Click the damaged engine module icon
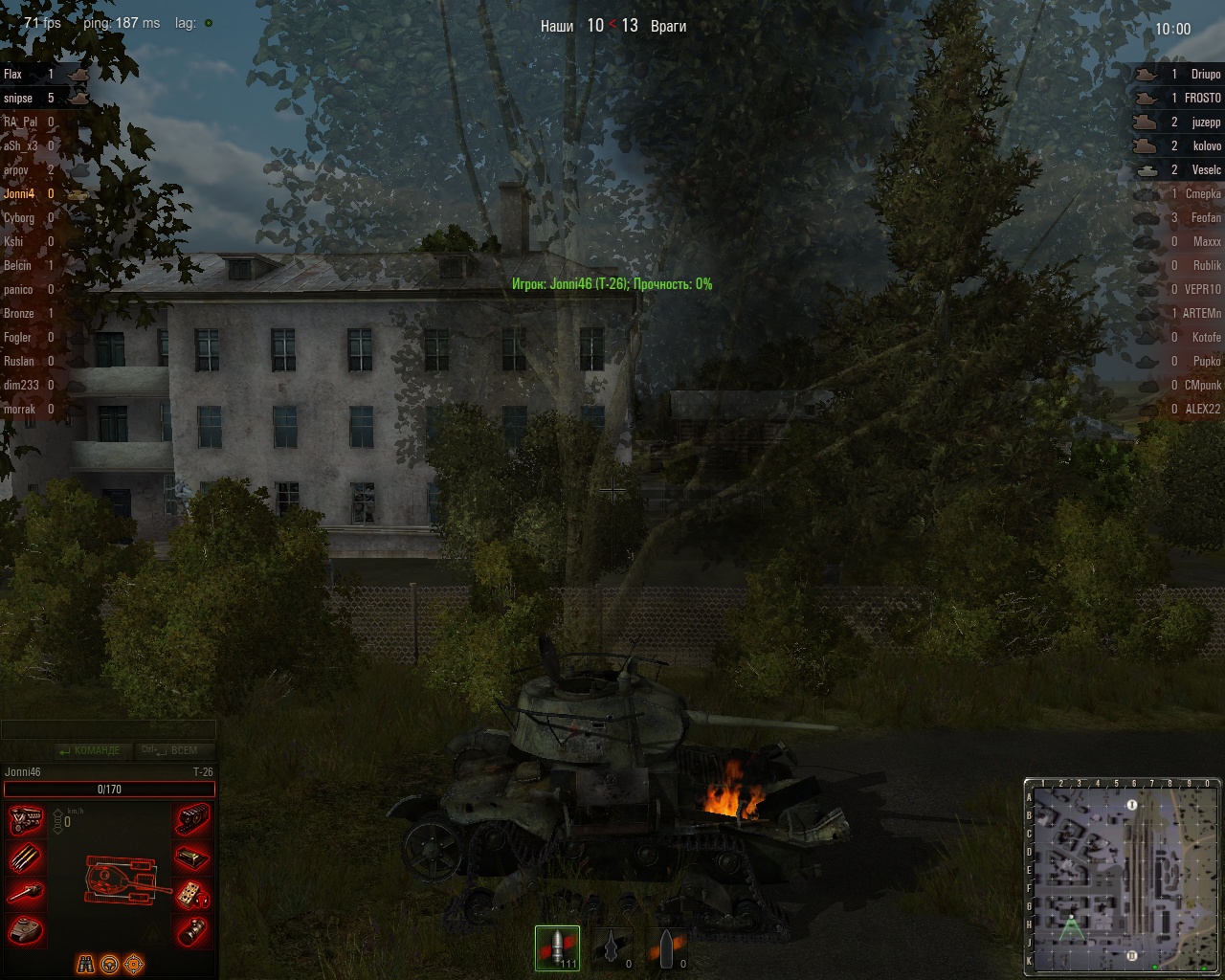The image size is (1225, 980). pyautogui.click(x=26, y=821)
